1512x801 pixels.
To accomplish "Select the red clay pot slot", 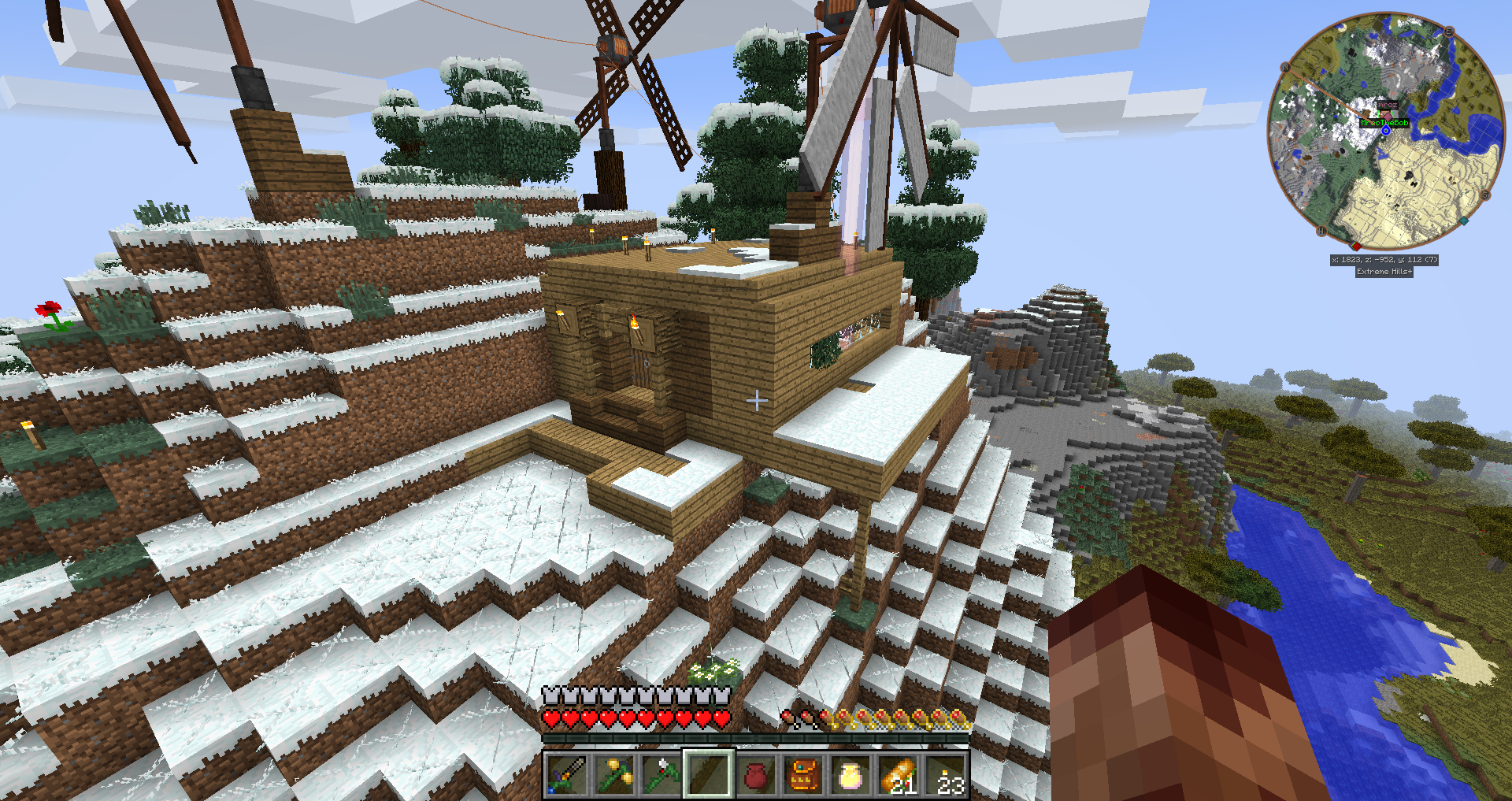I will click(756, 775).
